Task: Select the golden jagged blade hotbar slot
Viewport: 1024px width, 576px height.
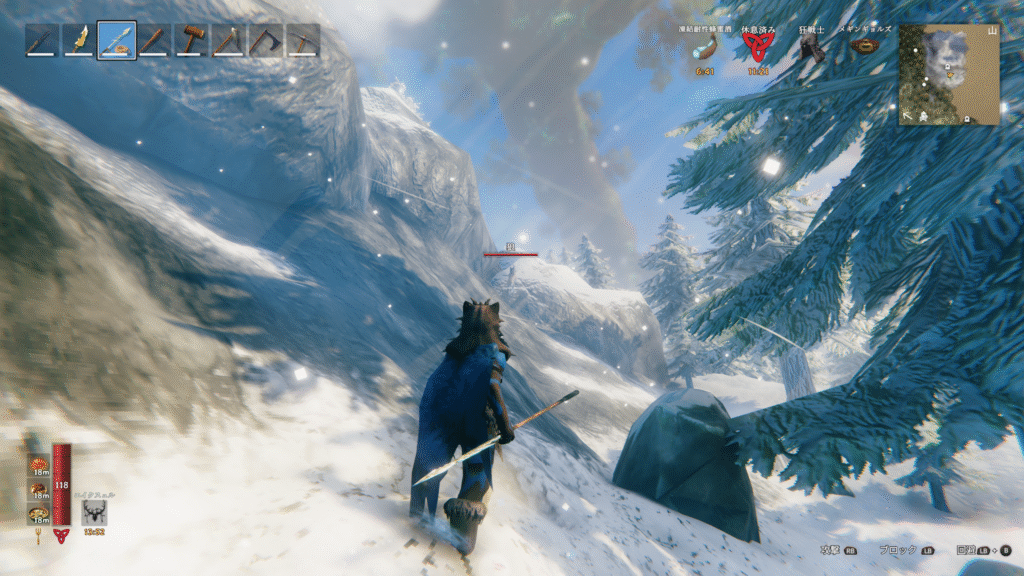Action: (79, 41)
